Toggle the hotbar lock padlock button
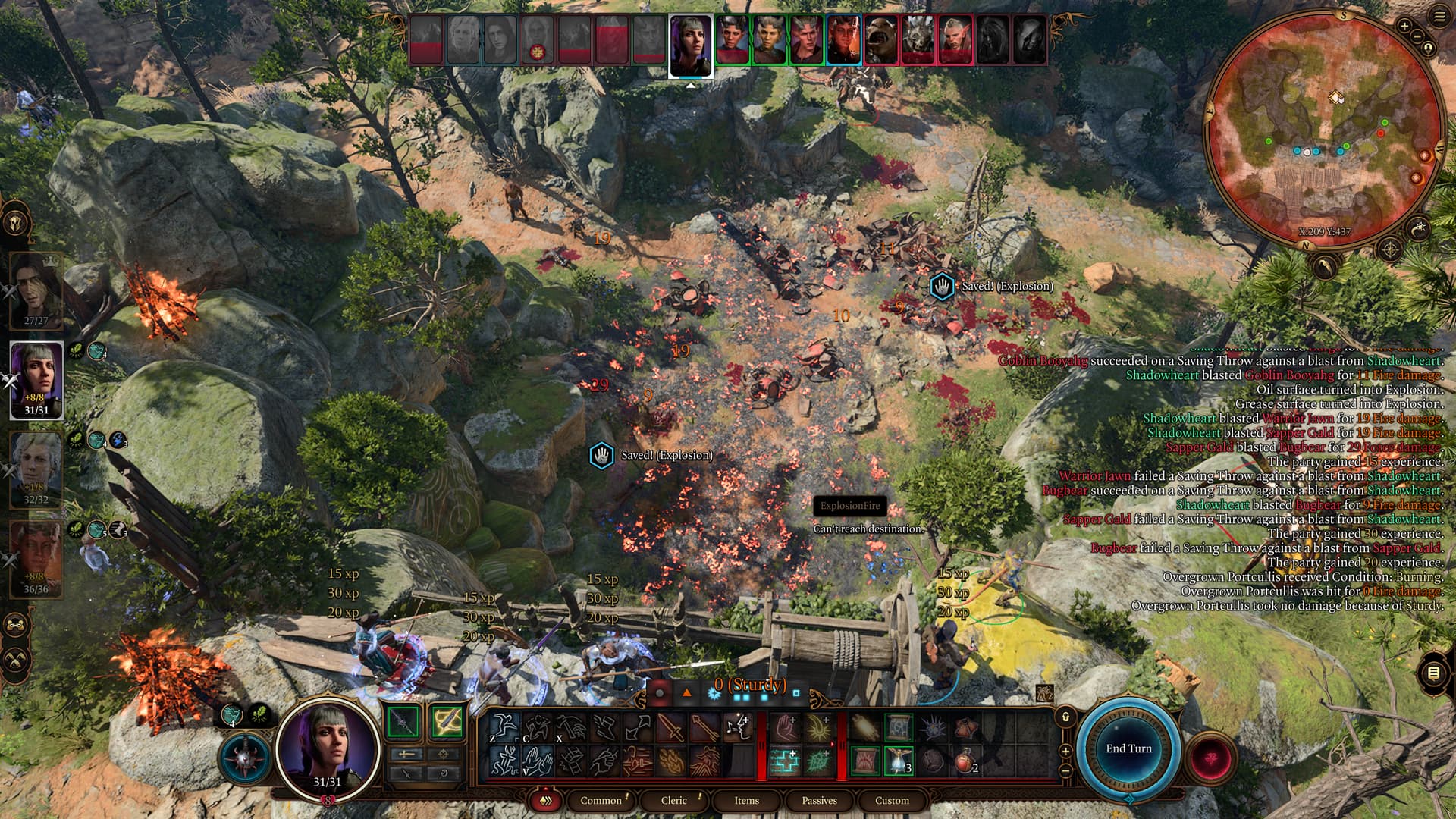 (x=1065, y=717)
